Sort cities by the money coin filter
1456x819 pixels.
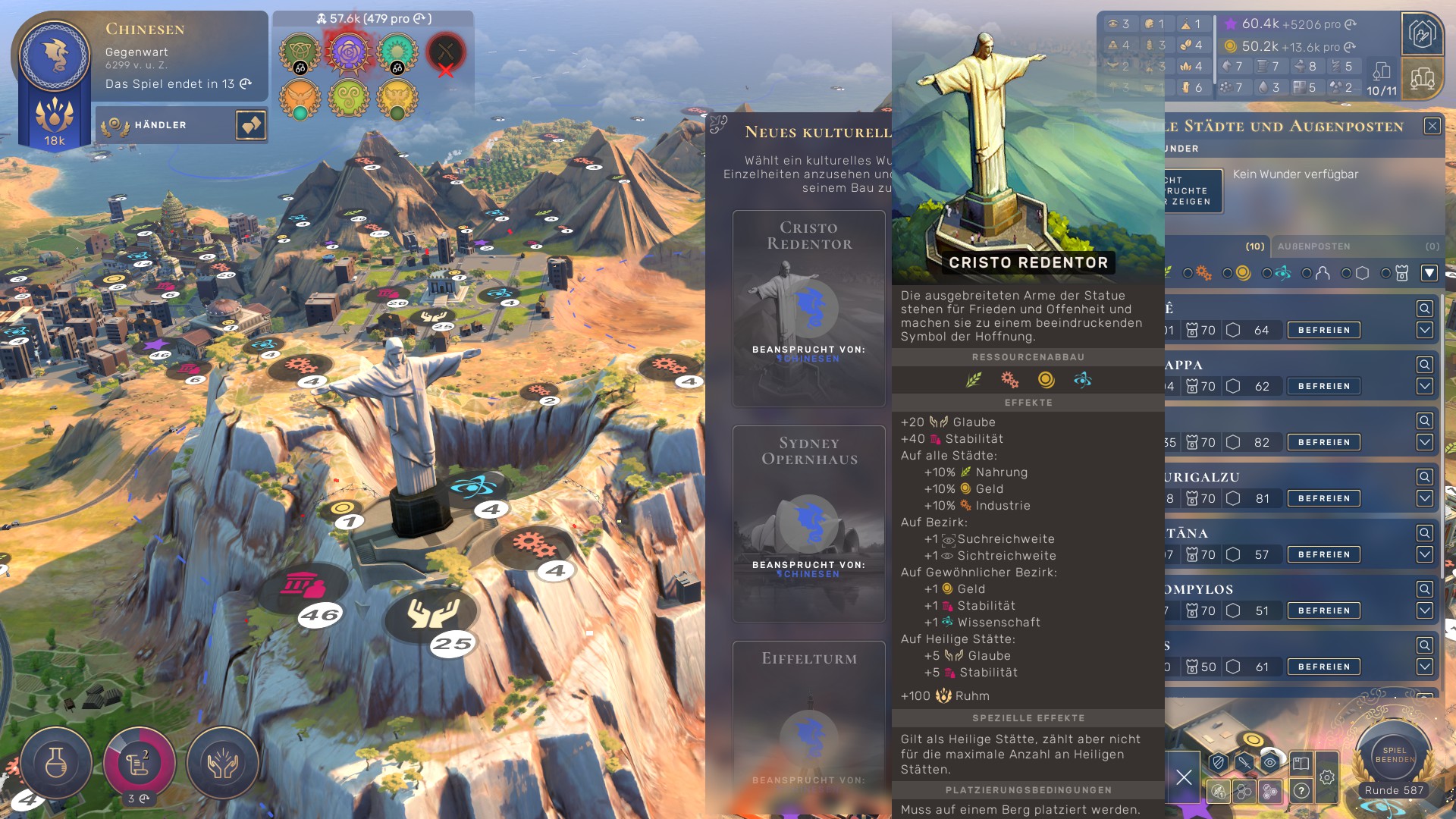(x=1243, y=273)
